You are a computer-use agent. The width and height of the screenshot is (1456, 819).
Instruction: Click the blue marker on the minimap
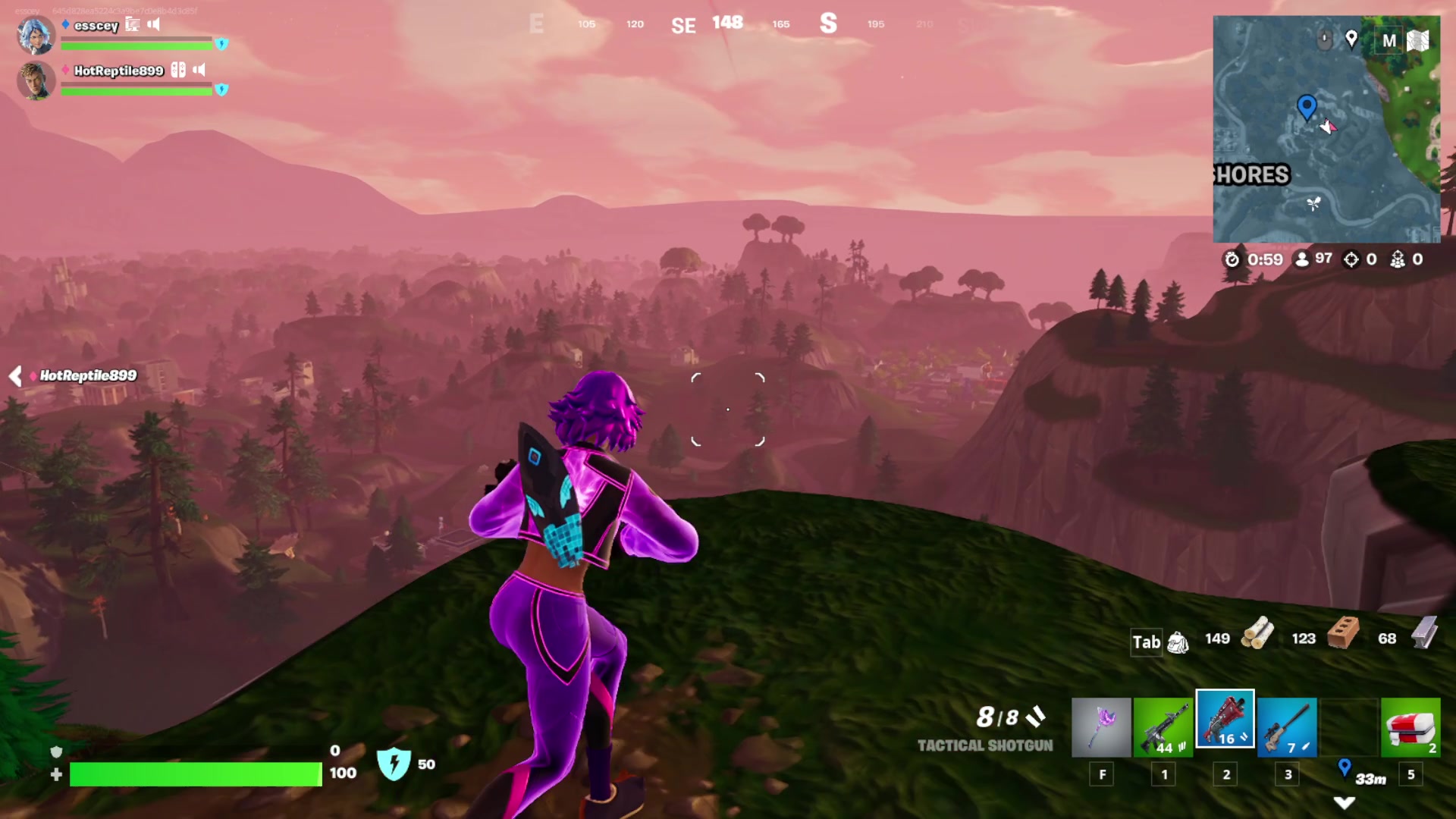[x=1307, y=107]
